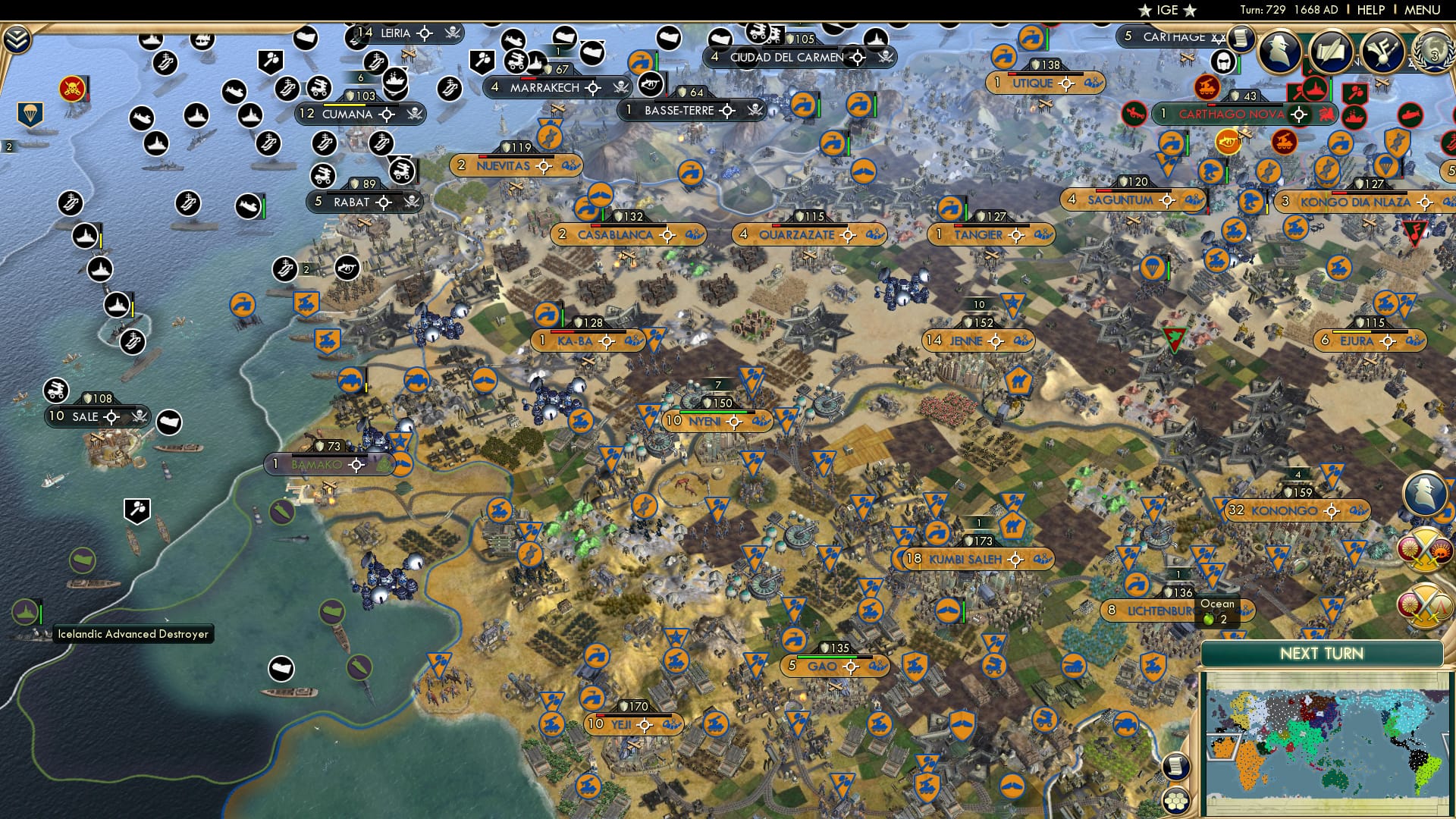This screenshot has height=819, width=1456.
Task: Open the MENU in the top bar
Action: coord(1426,10)
